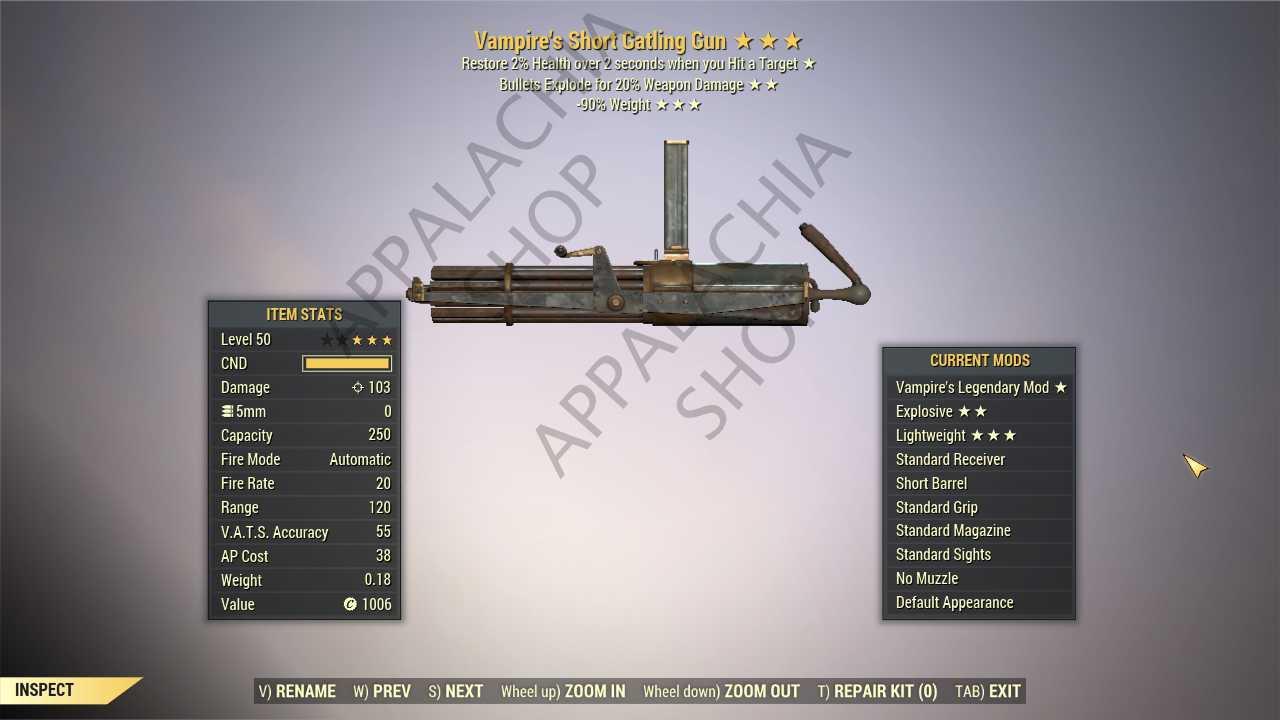Zoom in on the weapon model
Image resolution: width=1280 pixels, height=720 pixels.
tap(563, 691)
